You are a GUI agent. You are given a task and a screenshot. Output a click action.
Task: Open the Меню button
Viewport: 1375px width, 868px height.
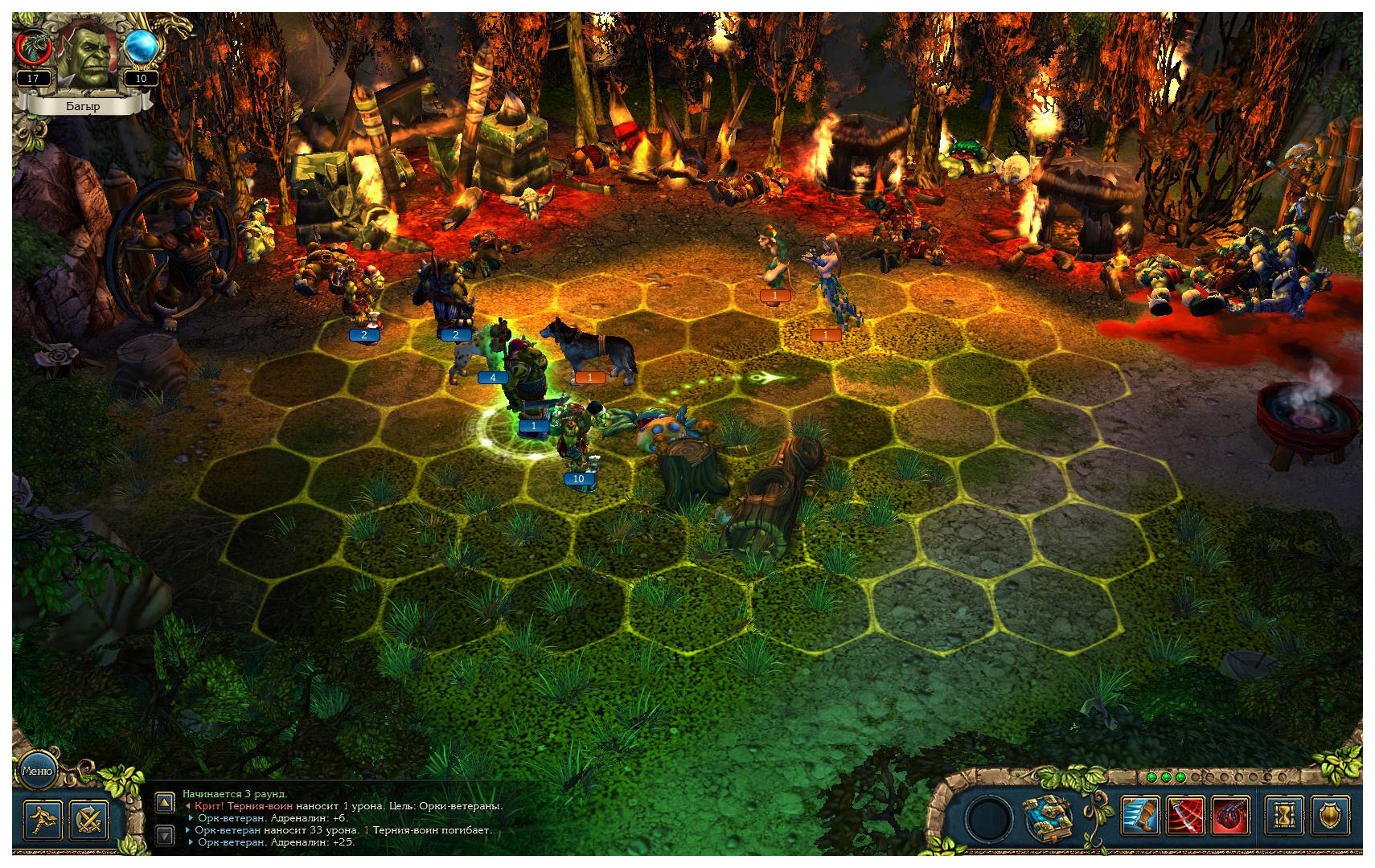point(37,771)
